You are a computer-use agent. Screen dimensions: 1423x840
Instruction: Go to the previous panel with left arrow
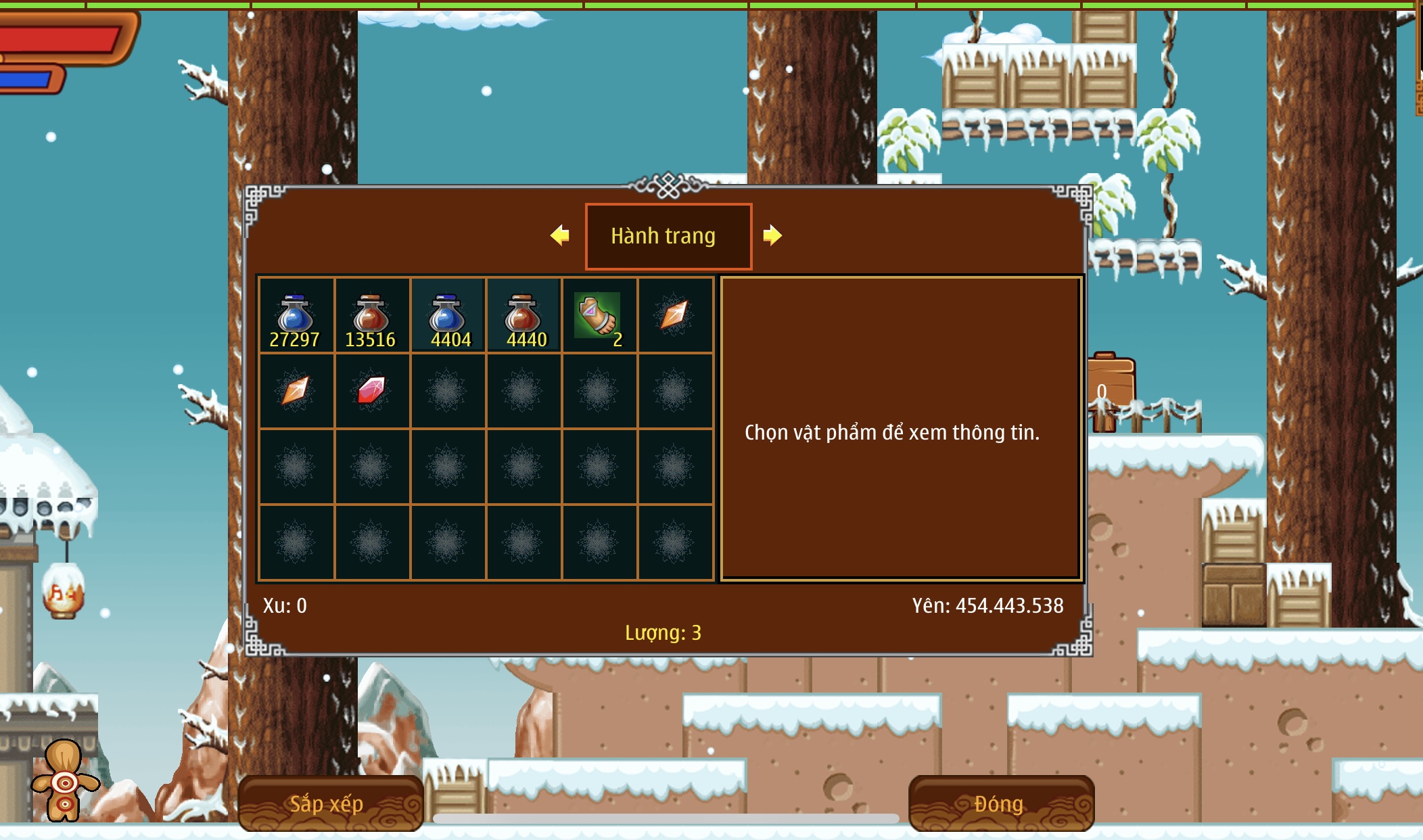560,235
